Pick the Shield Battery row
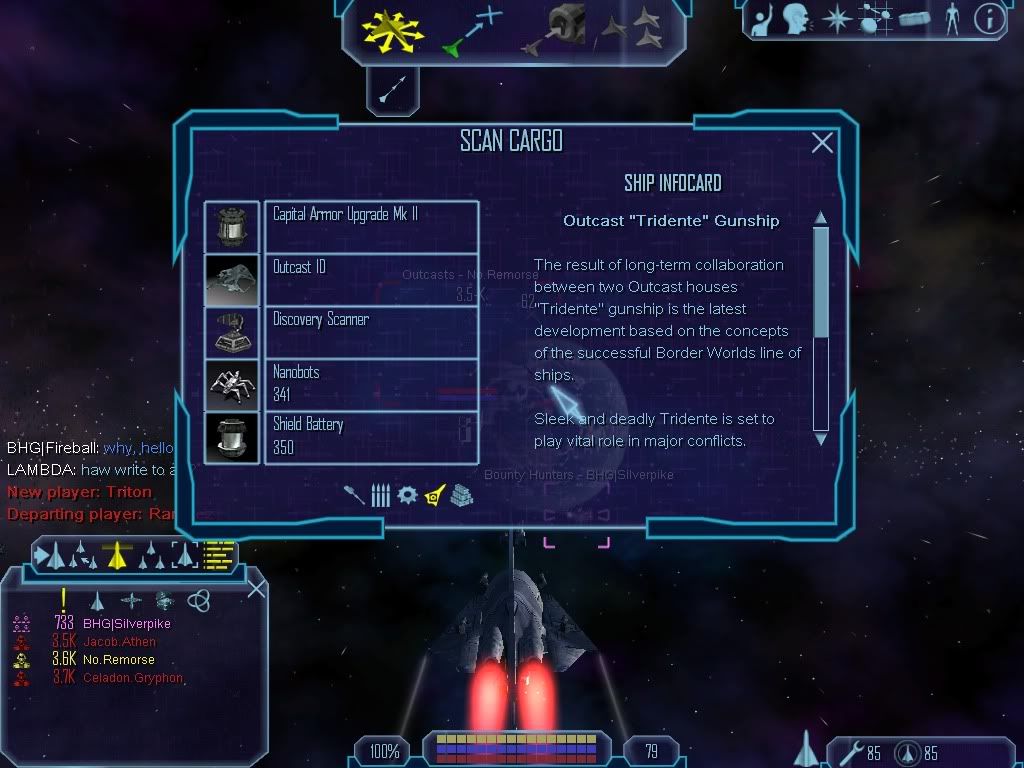Viewport: 1024px width, 768px height. [370, 437]
